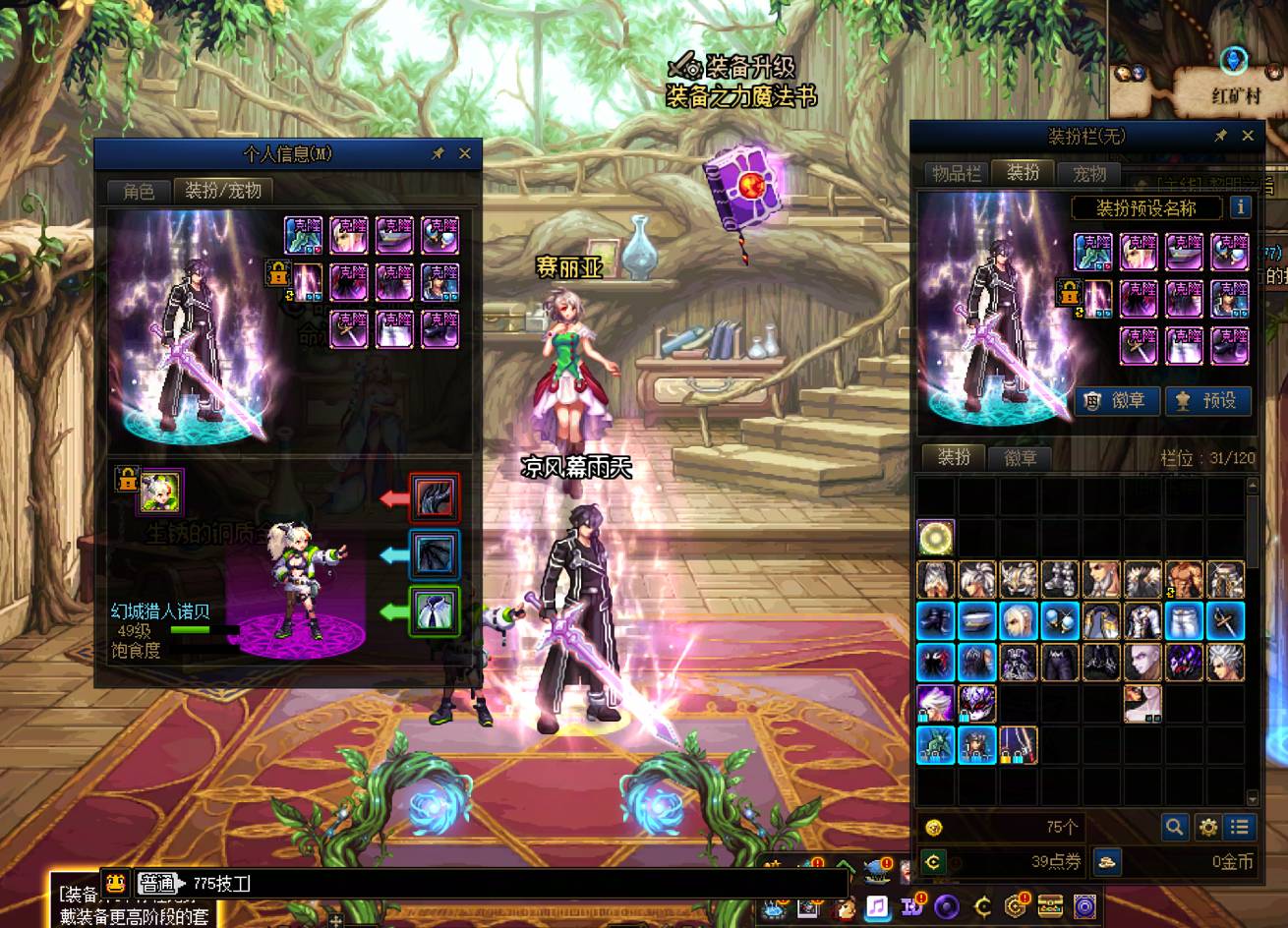Image resolution: width=1288 pixels, height=928 pixels.
Task: Select the green-framed pet equipment slot
Action: tap(434, 611)
